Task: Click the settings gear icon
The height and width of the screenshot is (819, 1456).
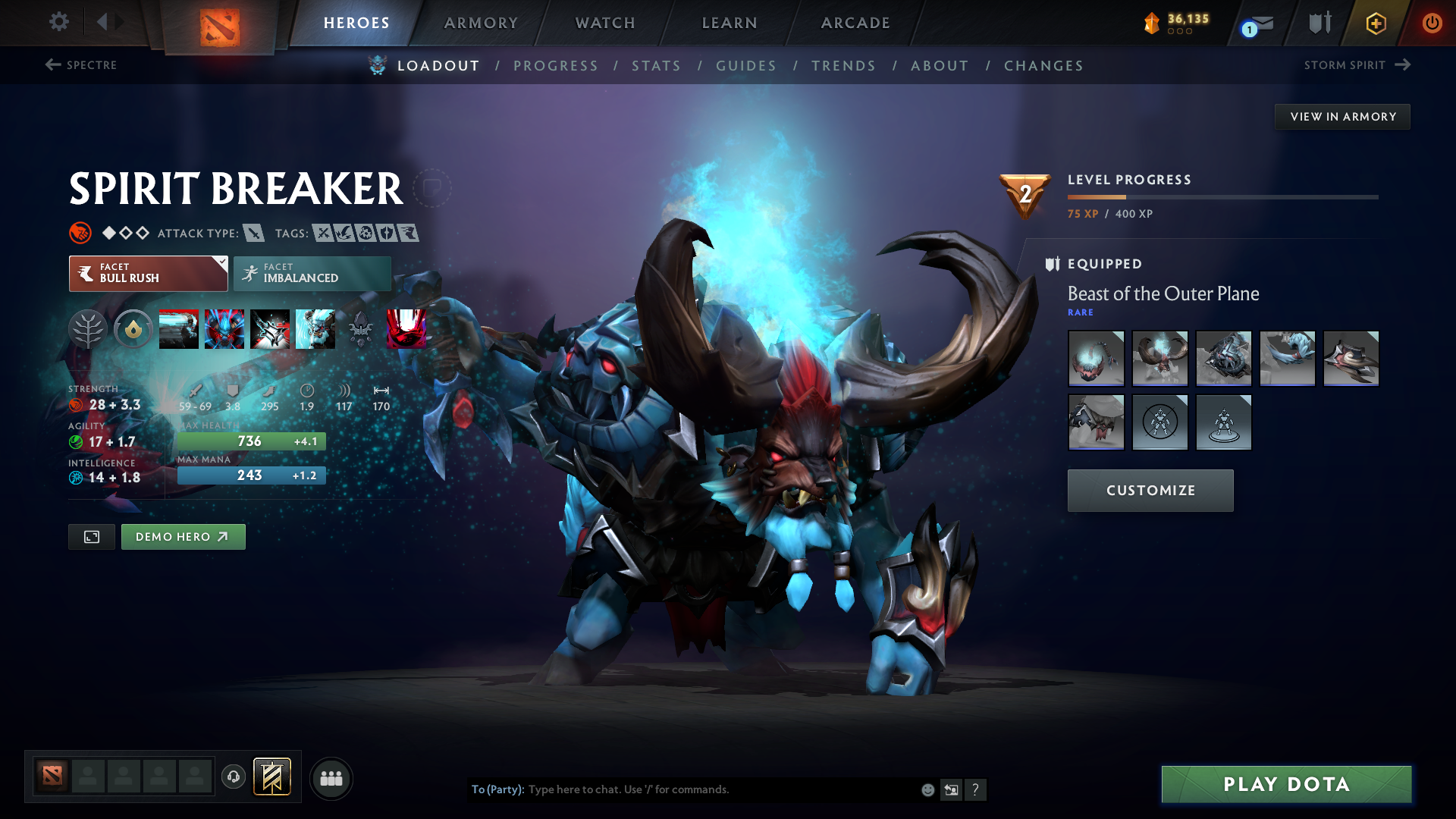Action: [x=59, y=22]
